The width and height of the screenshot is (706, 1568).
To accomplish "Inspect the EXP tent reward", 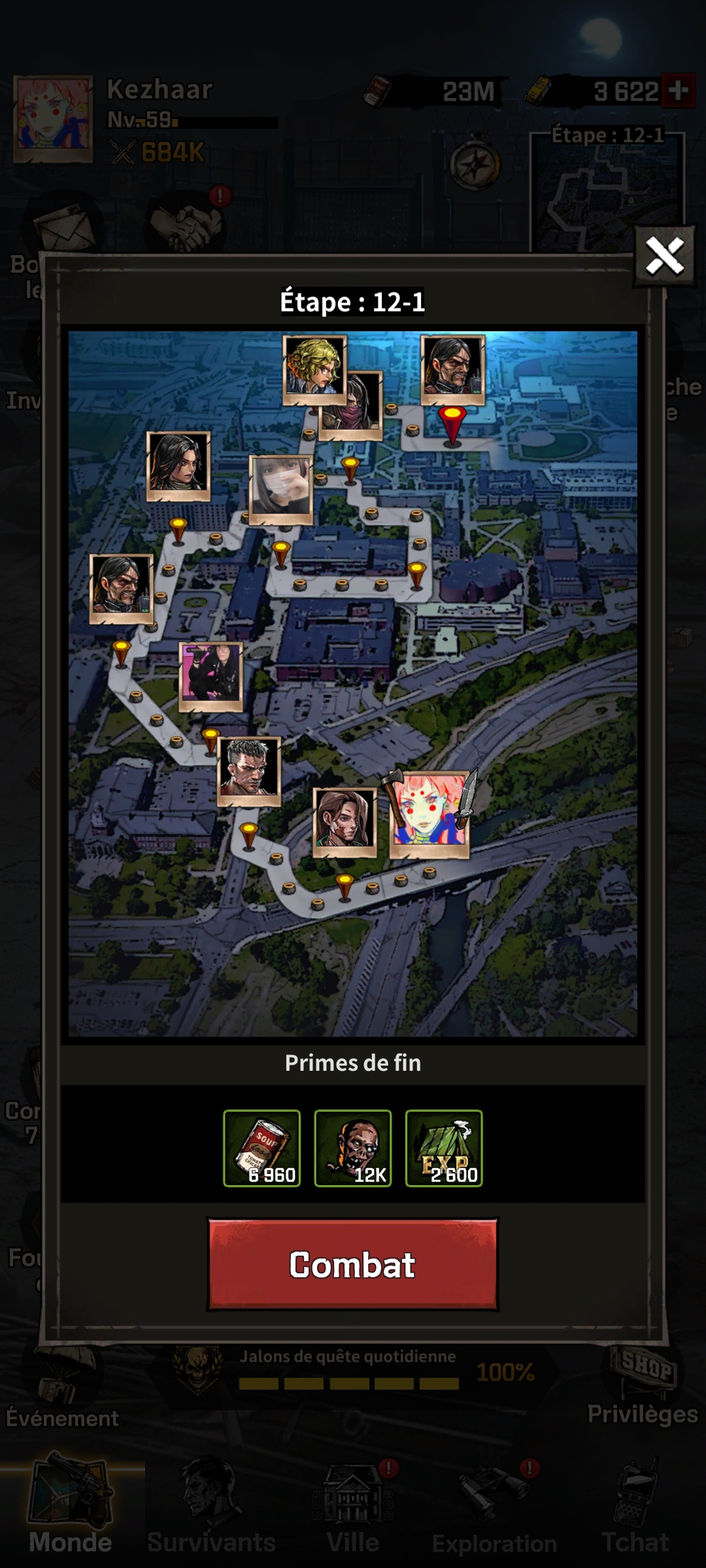I will point(444,1148).
